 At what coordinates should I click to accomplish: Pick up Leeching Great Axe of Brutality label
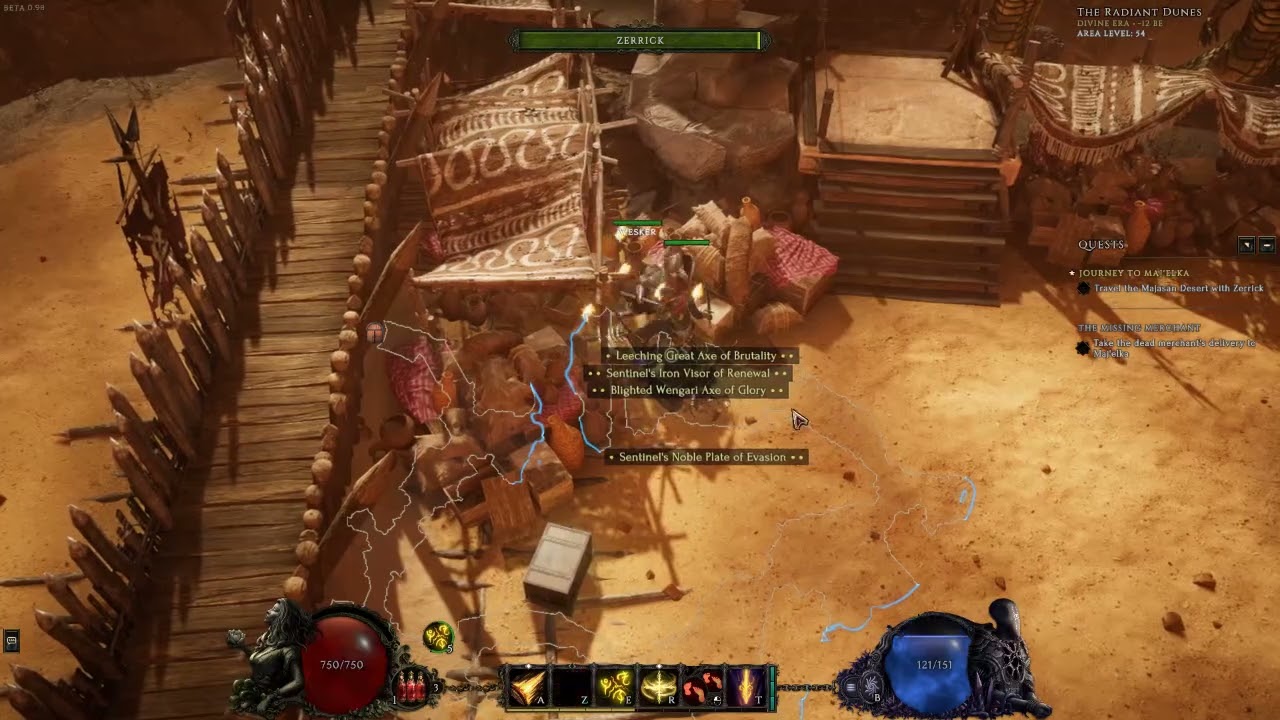click(696, 356)
